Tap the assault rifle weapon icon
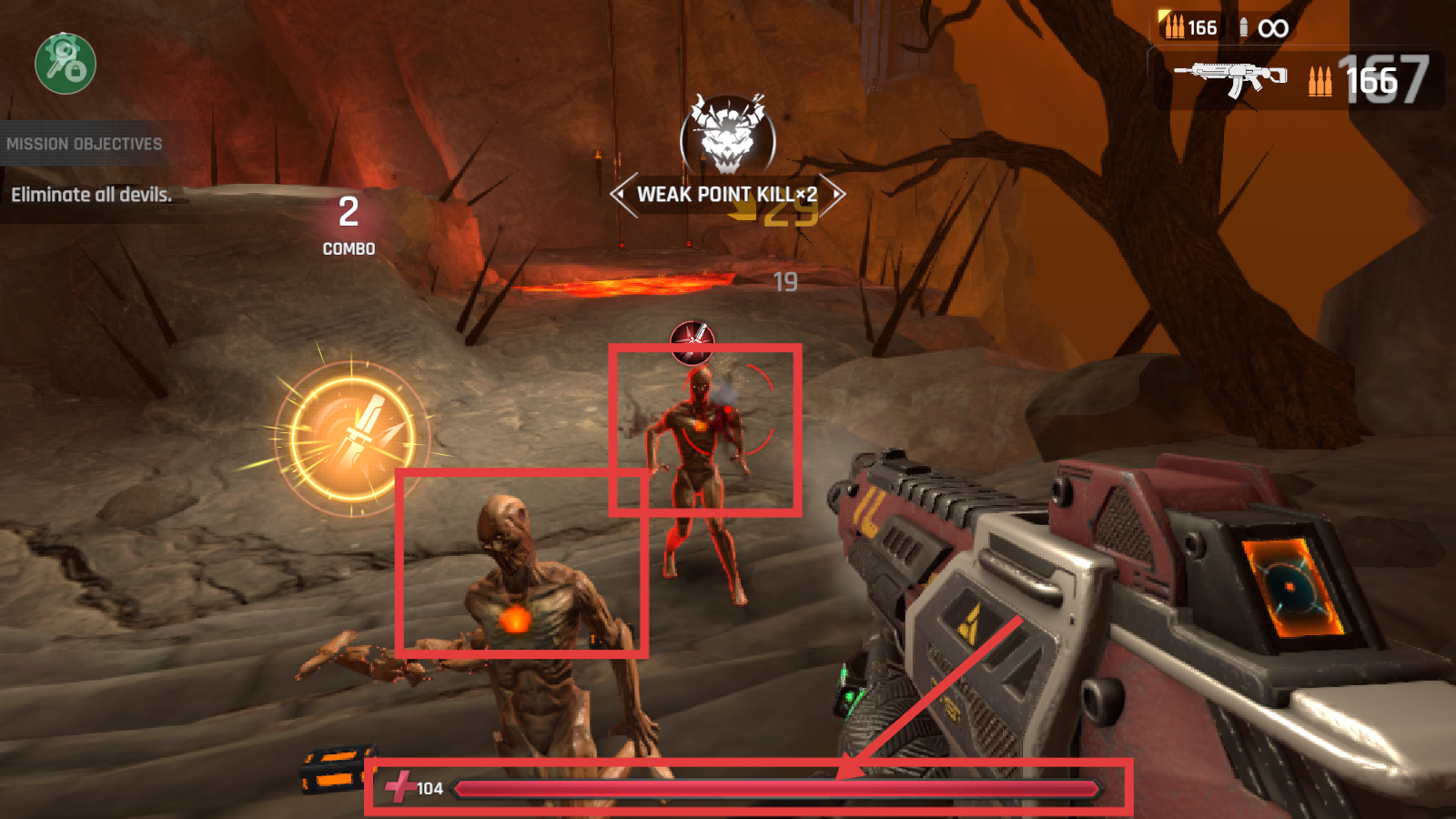This screenshot has height=819, width=1456. [x=1231, y=77]
